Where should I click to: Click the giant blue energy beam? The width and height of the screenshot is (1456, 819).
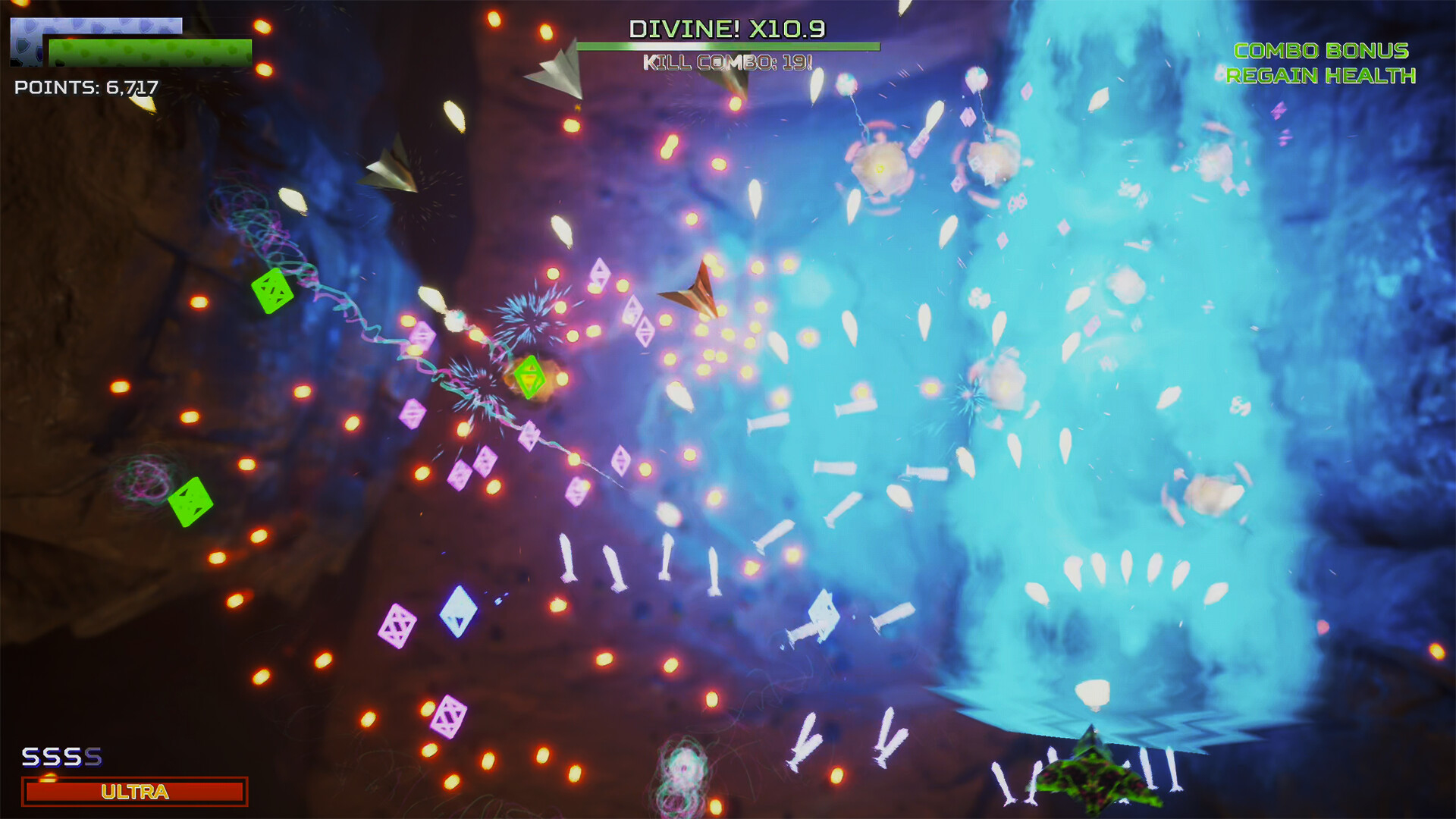tap(1100, 379)
